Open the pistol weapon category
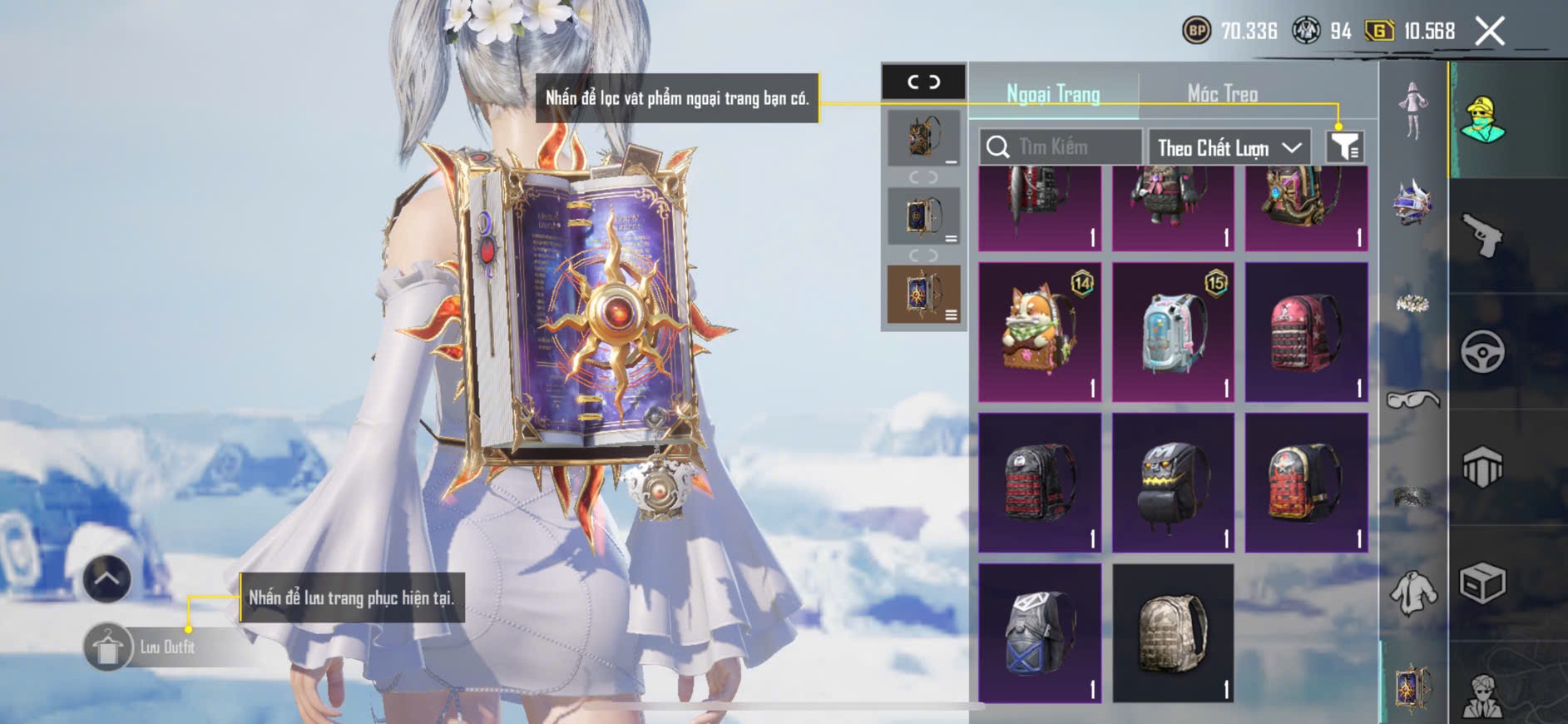1568x724 pixels. [x=1482, y=236]
